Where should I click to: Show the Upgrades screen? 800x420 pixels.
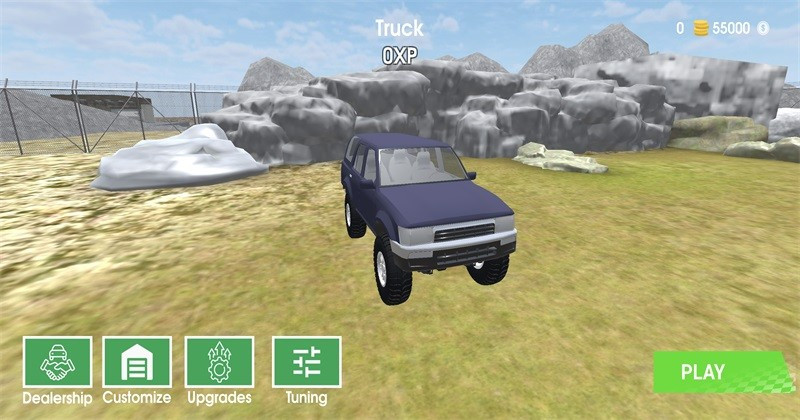click(219, 362)
